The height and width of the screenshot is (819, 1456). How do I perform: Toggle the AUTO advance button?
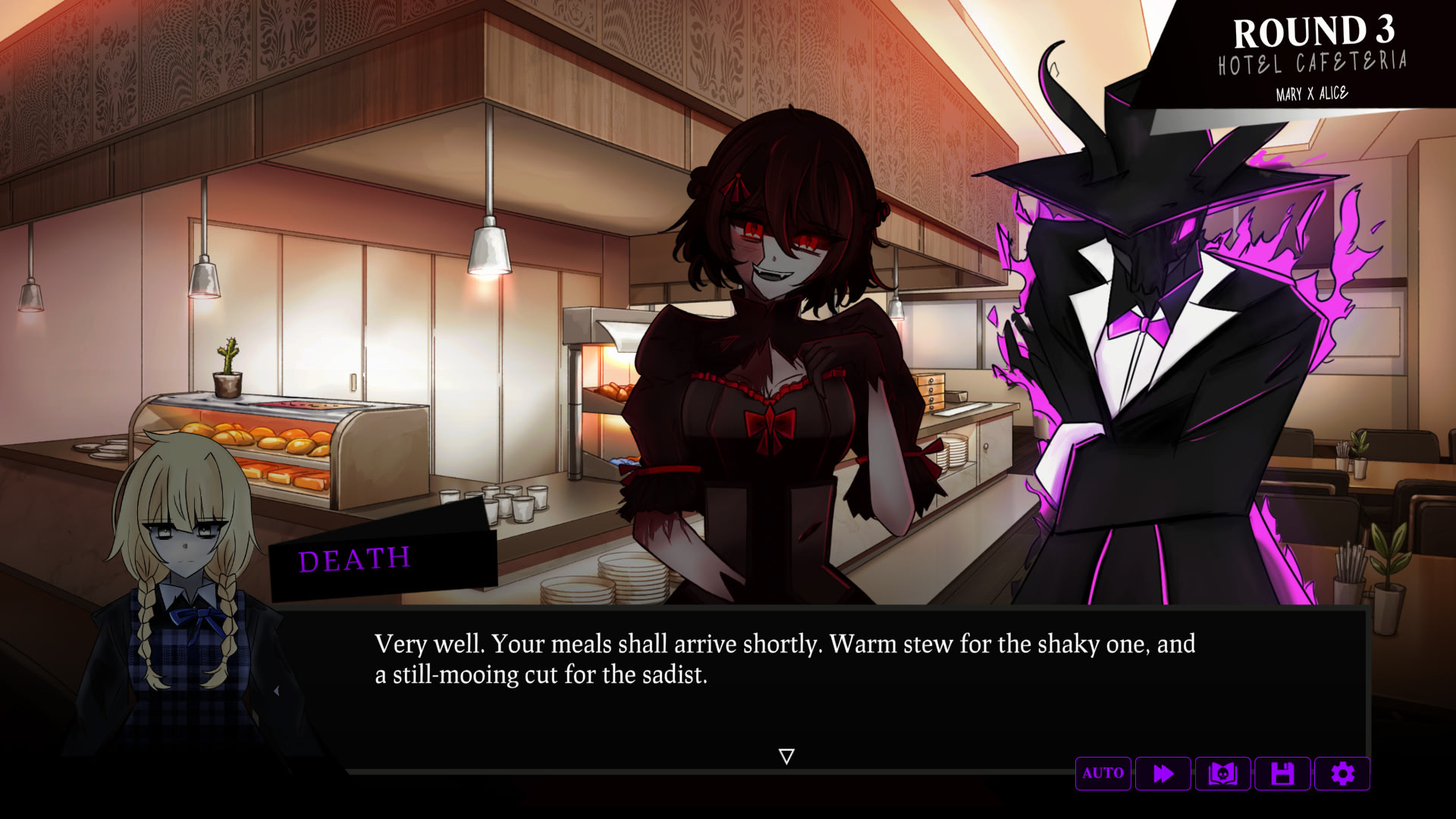tap(1103, 773)
